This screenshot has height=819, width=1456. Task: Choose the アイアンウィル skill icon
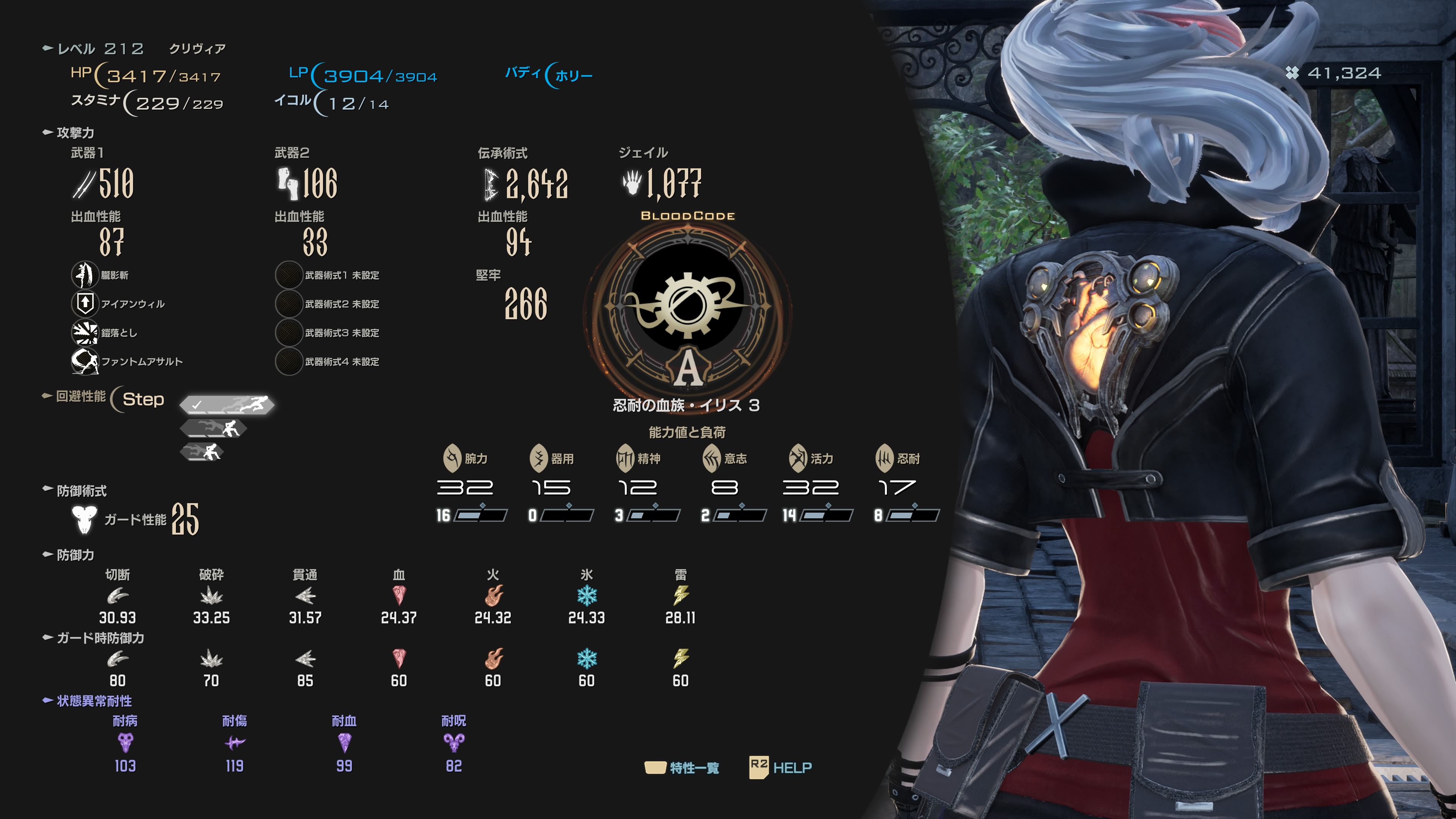[x=85, y=303]
